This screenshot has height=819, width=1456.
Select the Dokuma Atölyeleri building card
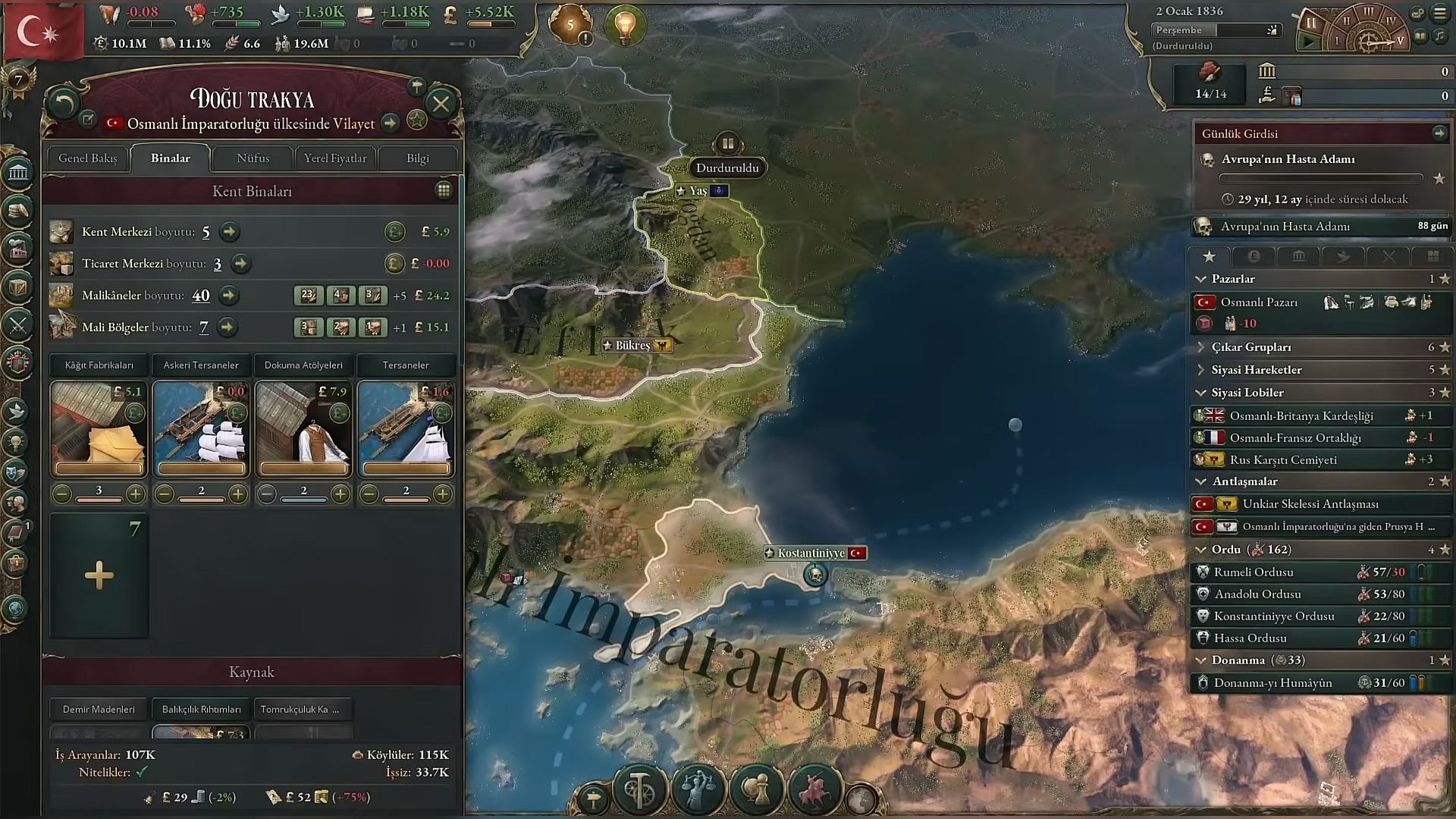tap(303, 428)
